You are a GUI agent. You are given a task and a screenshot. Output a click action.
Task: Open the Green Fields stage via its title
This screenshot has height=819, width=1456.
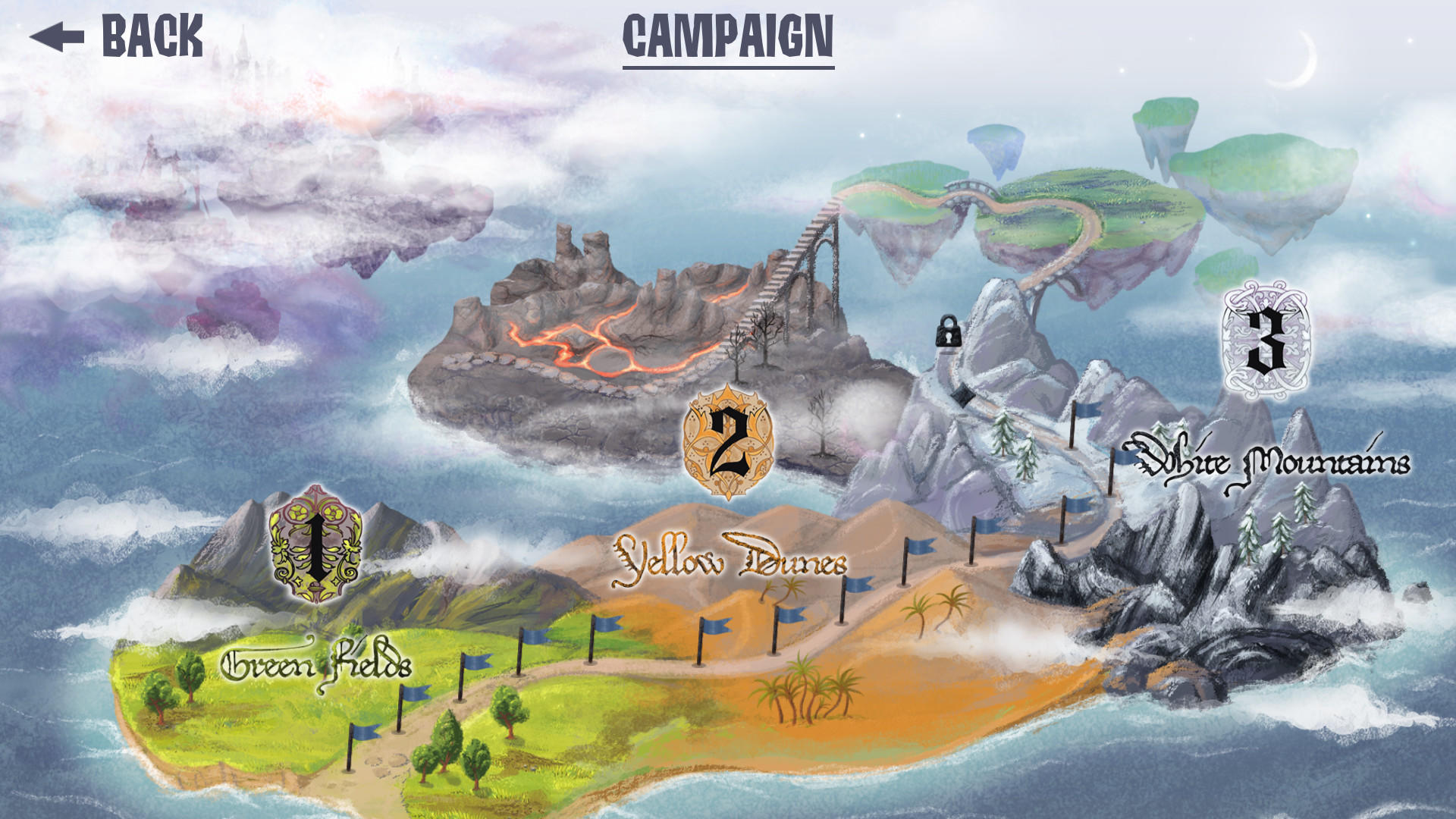[x=317, y=666]
